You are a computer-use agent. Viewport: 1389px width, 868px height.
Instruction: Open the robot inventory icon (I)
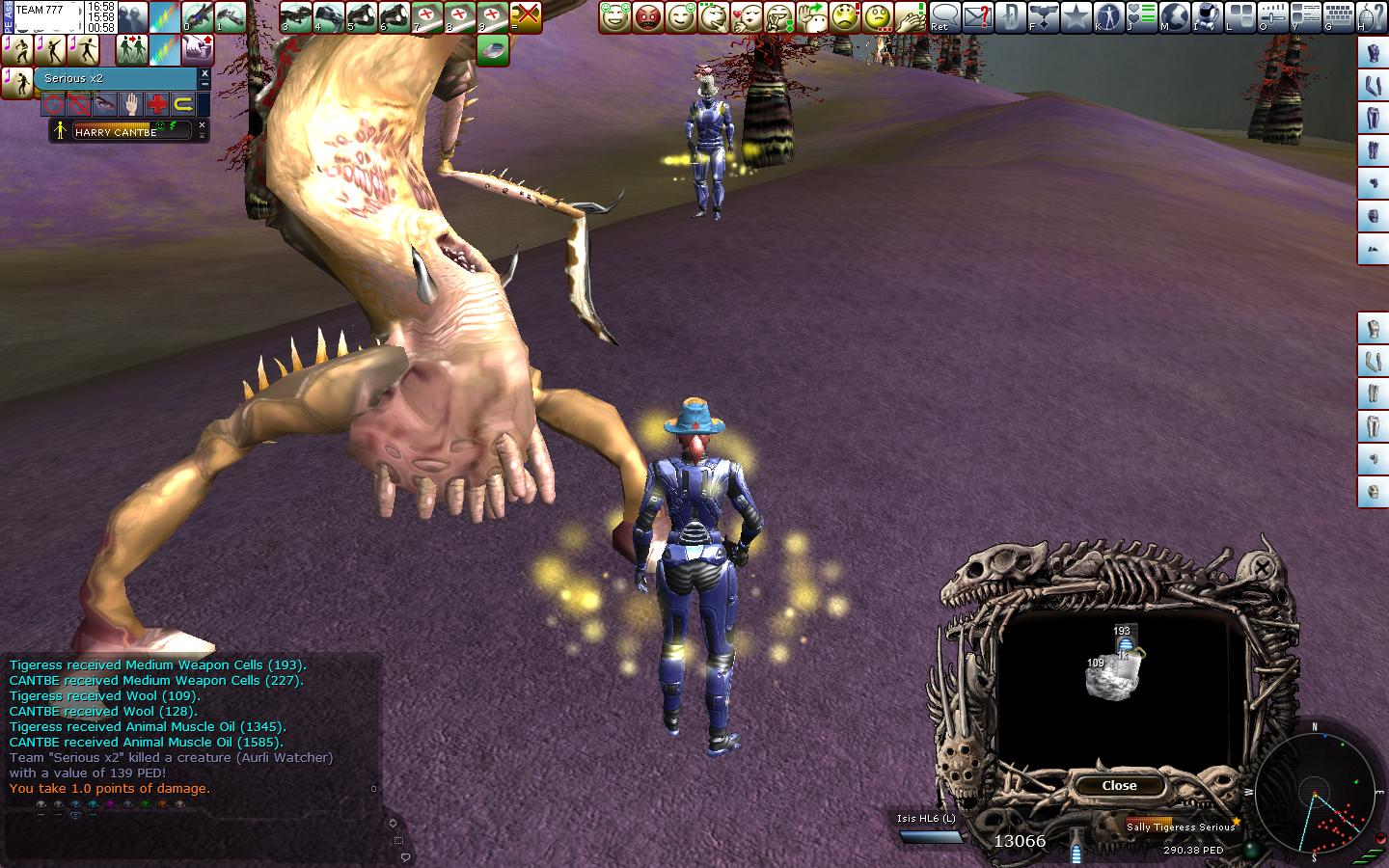pyautogui.click(x=1207, y=16)
